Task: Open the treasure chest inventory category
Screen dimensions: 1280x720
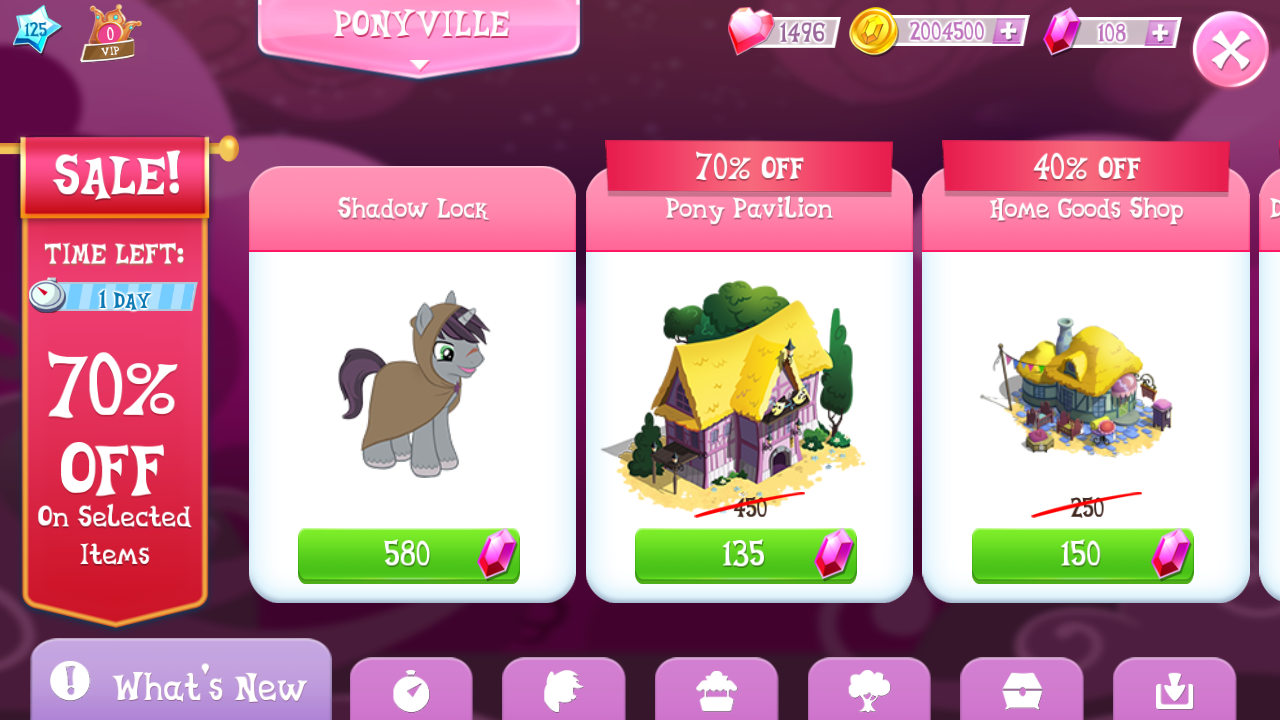Action: point(1021,692)
